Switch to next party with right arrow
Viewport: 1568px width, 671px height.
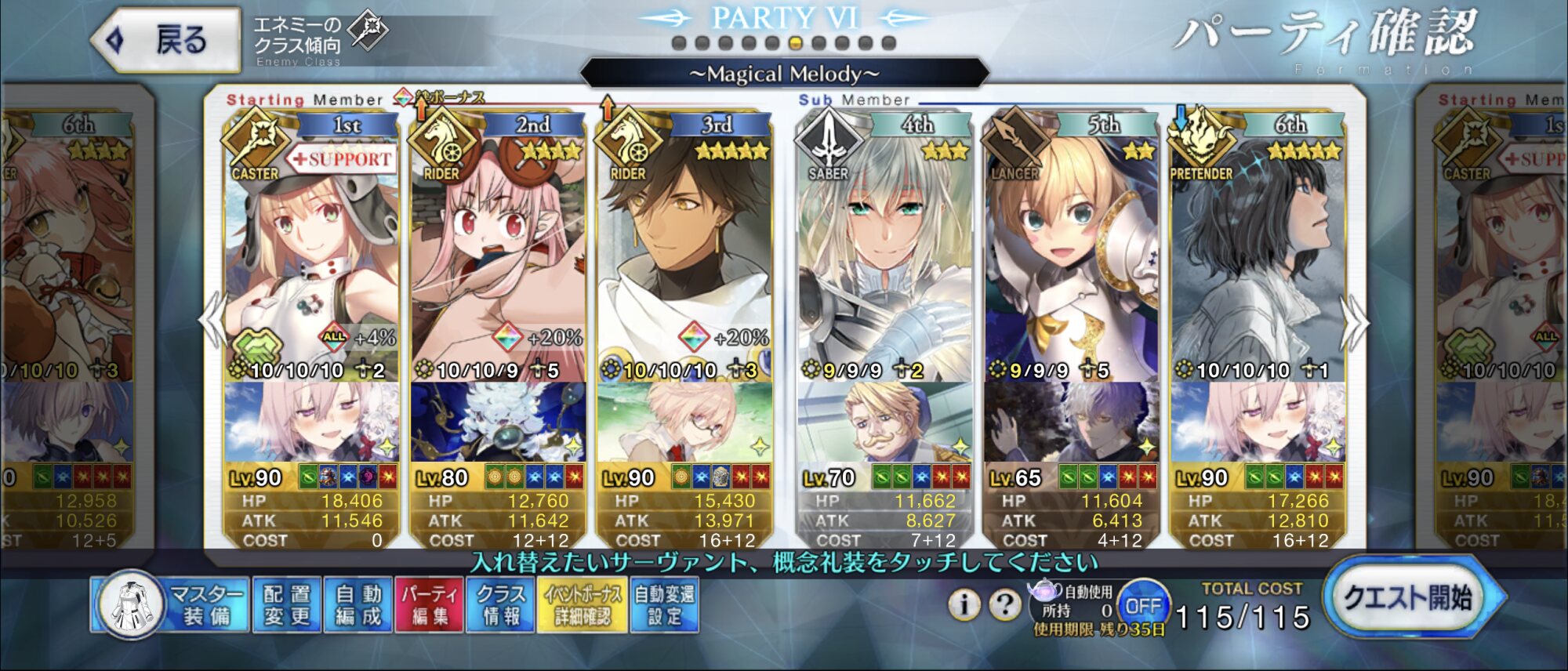pyautogui.click(x=1355, y=323)
